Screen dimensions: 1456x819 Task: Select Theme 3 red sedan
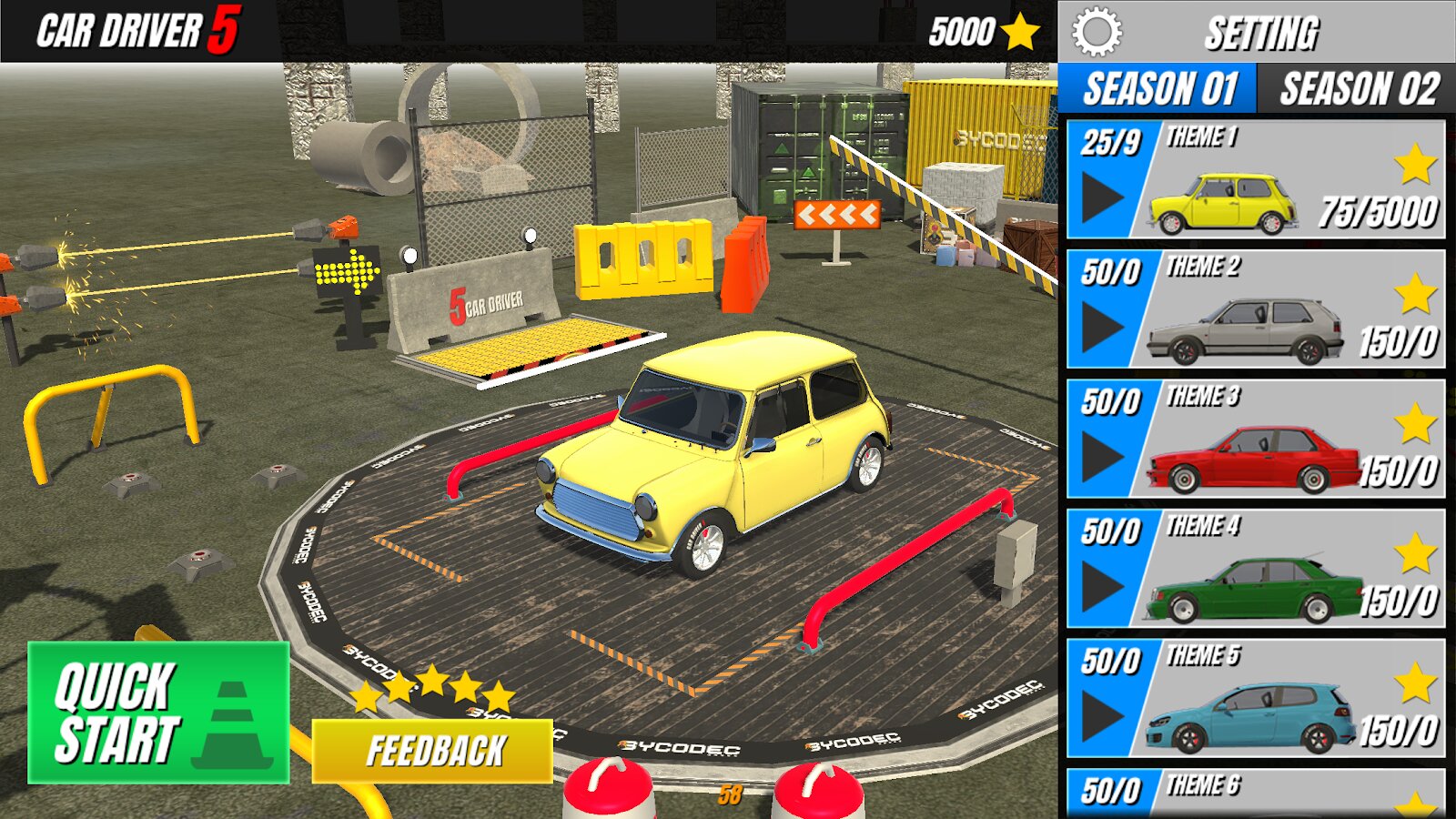pos(1254,461)
